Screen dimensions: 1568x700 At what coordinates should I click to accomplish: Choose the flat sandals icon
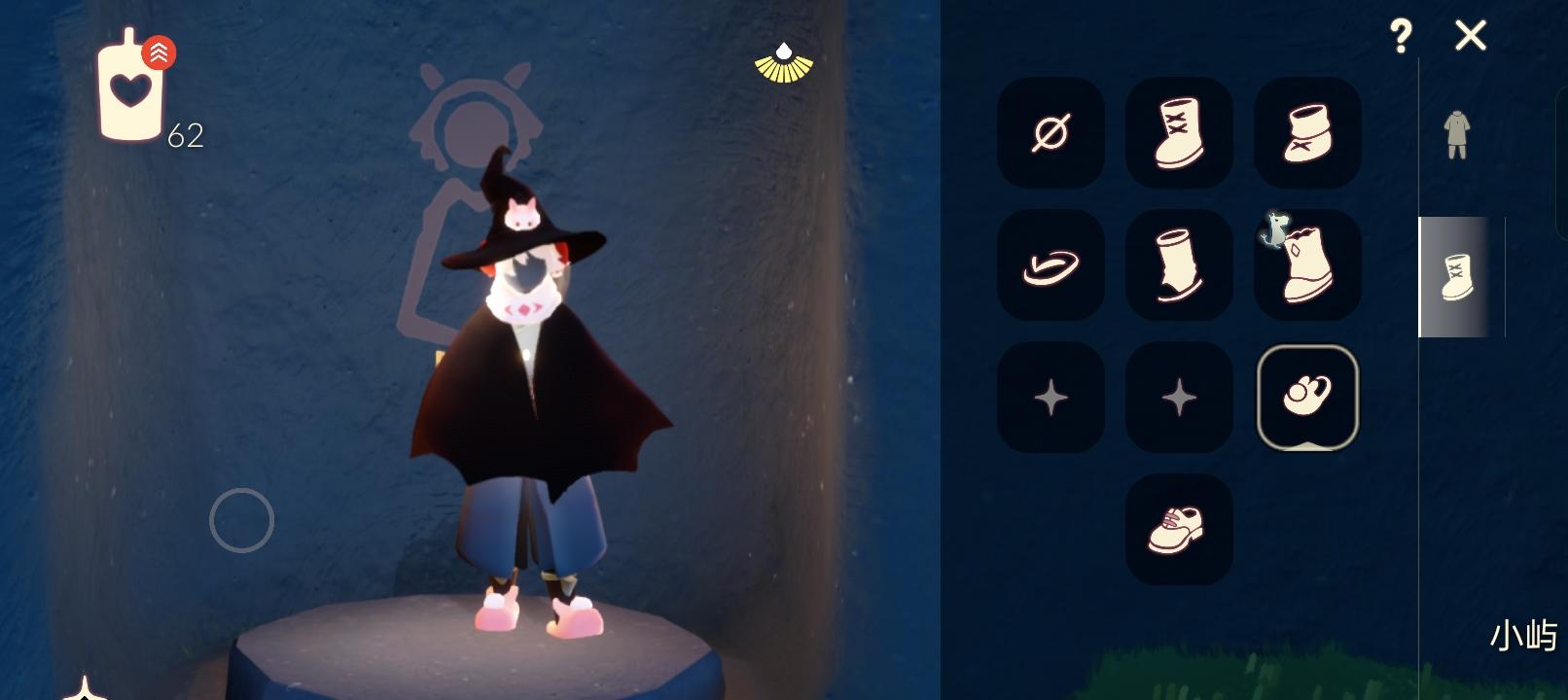[1050, 265]
